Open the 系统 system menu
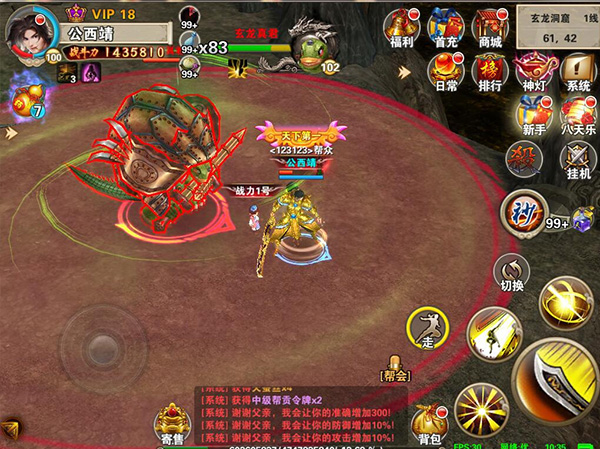The height and width of the screenshot is (449, 600). coord(577,72)
